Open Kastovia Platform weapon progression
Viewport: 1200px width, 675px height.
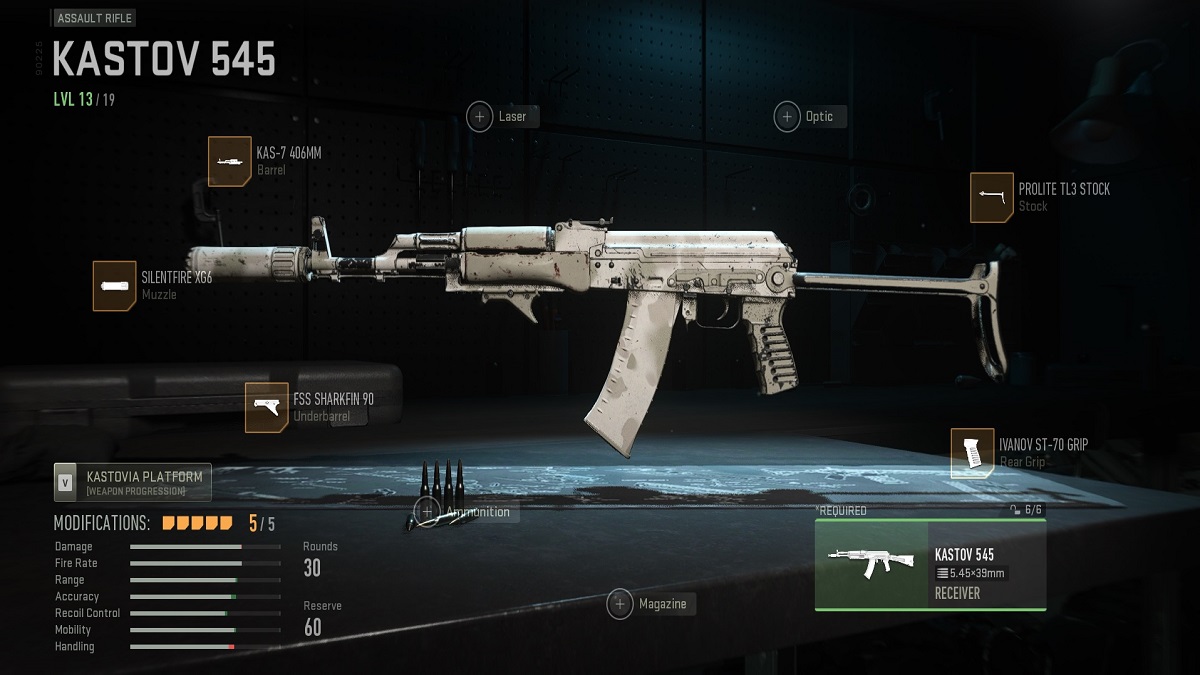[x=132, y=482]
